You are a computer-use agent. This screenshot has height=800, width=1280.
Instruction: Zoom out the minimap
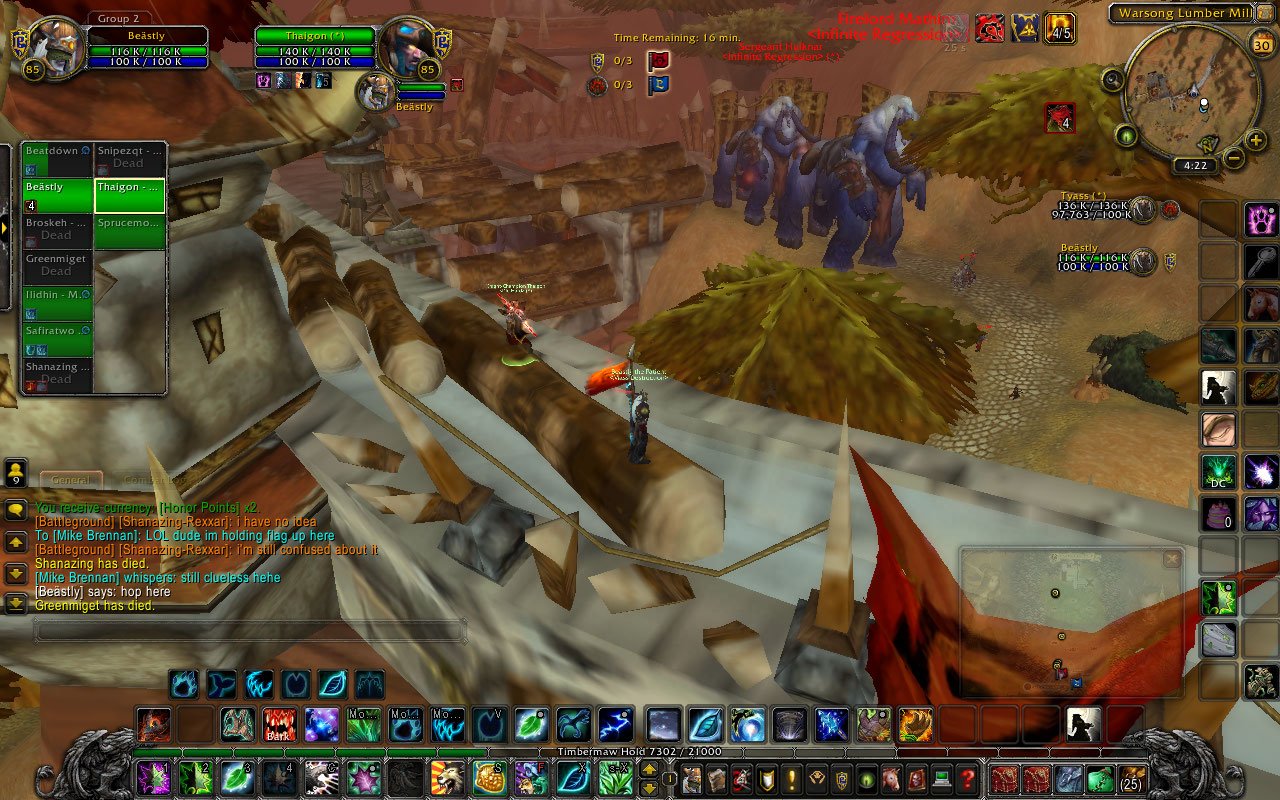click(x=1234, y=158)
